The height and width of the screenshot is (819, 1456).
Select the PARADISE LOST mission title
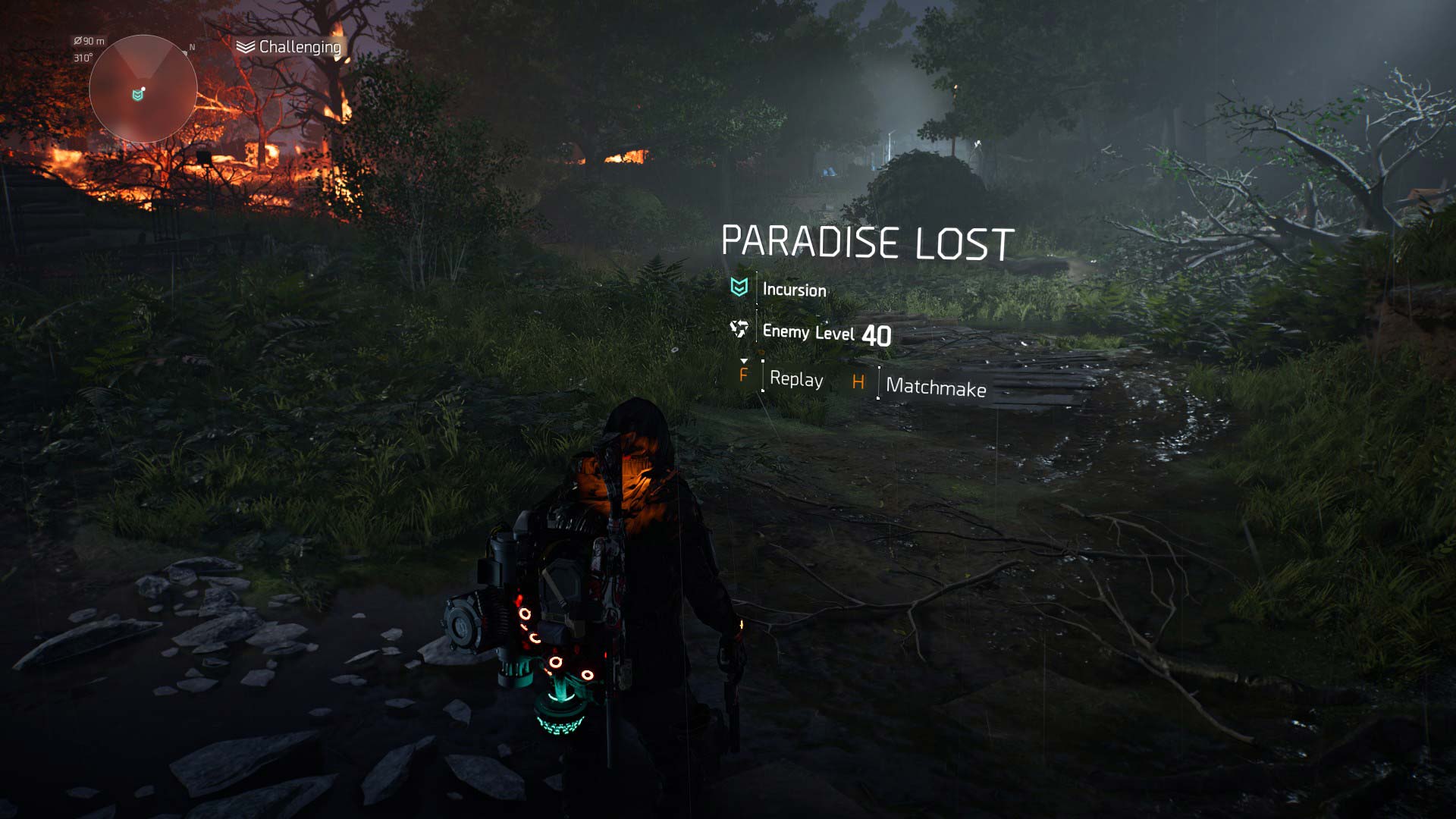tap(868, 240)
